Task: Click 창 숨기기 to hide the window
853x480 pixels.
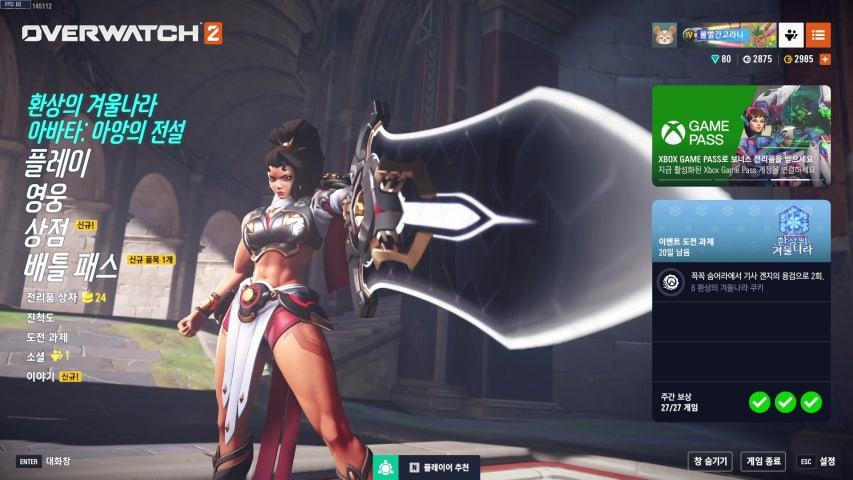Action: pyautogui.click(x=710, y=461)
